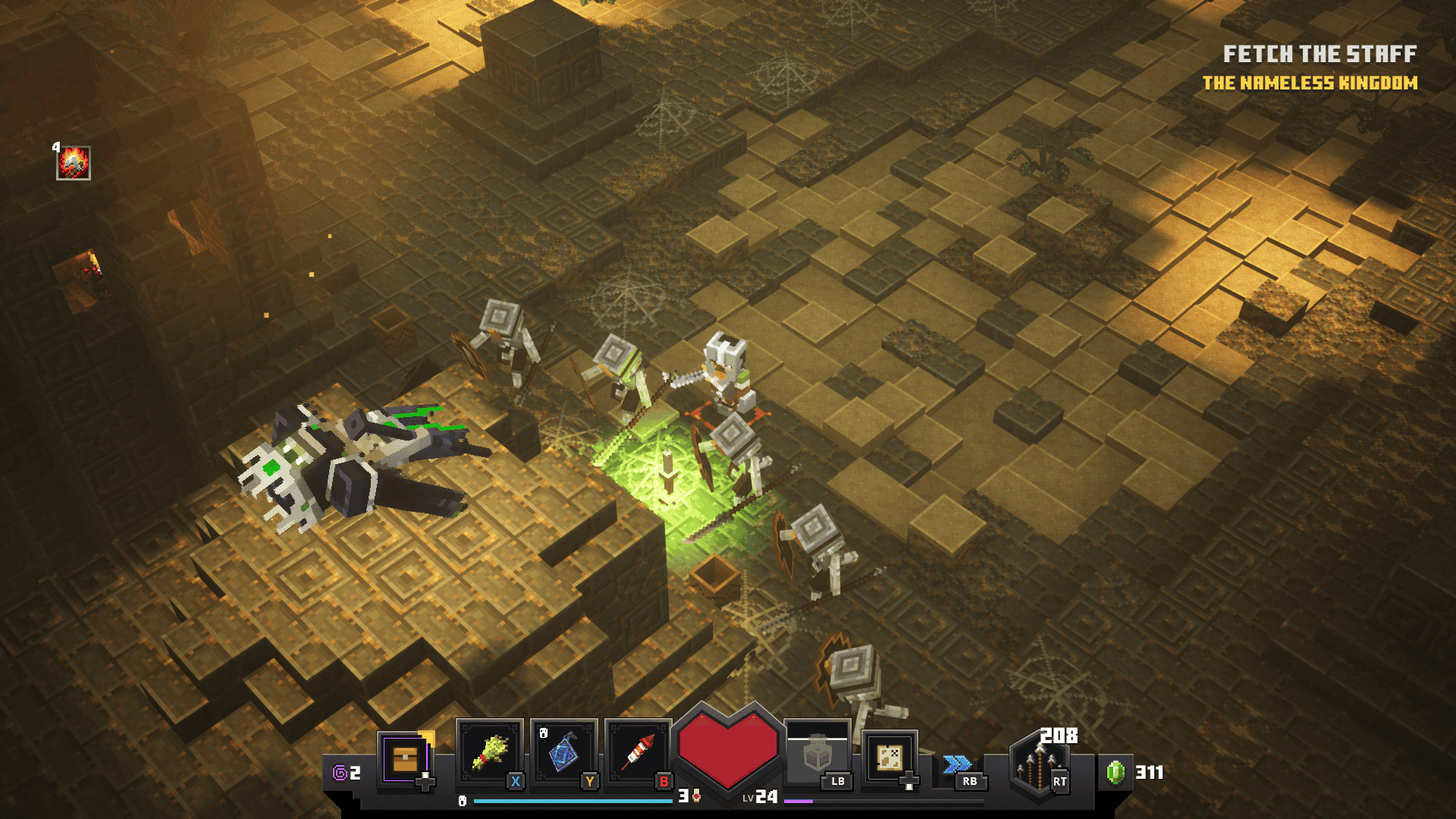1456x819 pixels.
Task: Use the green leafy artifact
Action: (490, 753)
